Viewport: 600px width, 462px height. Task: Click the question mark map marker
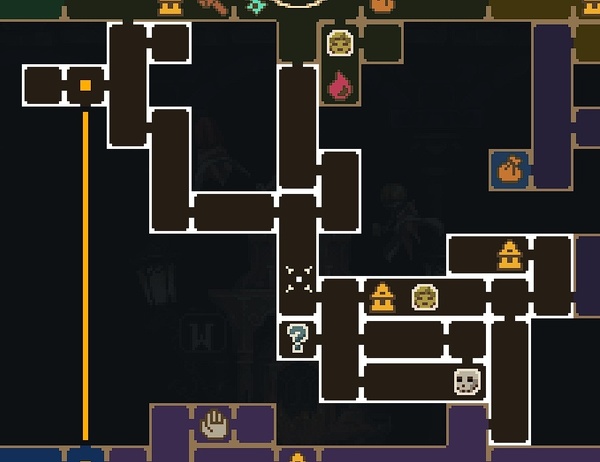coord(296,338)
